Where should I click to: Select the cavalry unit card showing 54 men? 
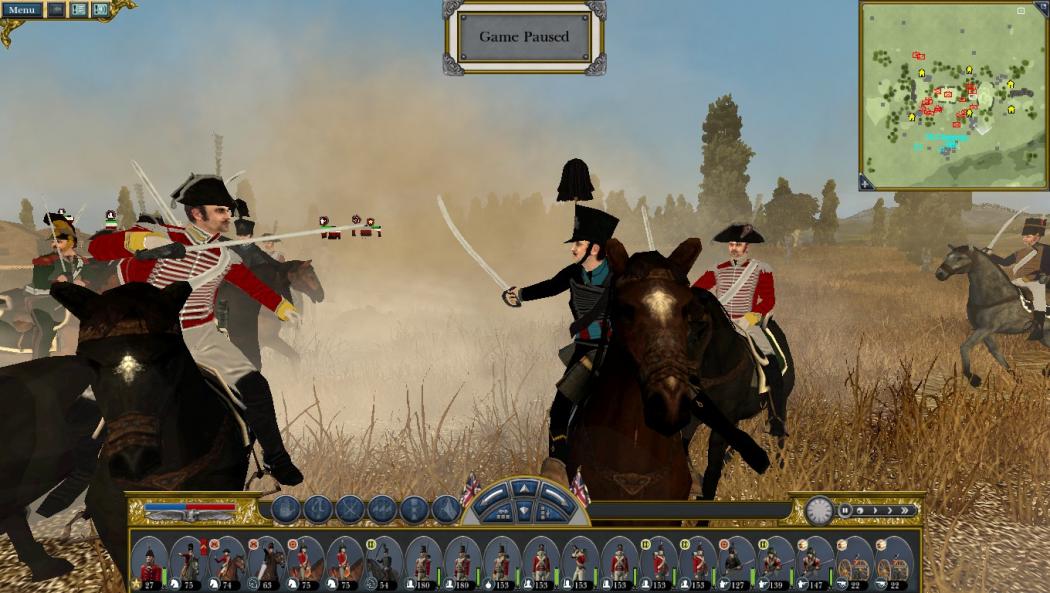383,564
